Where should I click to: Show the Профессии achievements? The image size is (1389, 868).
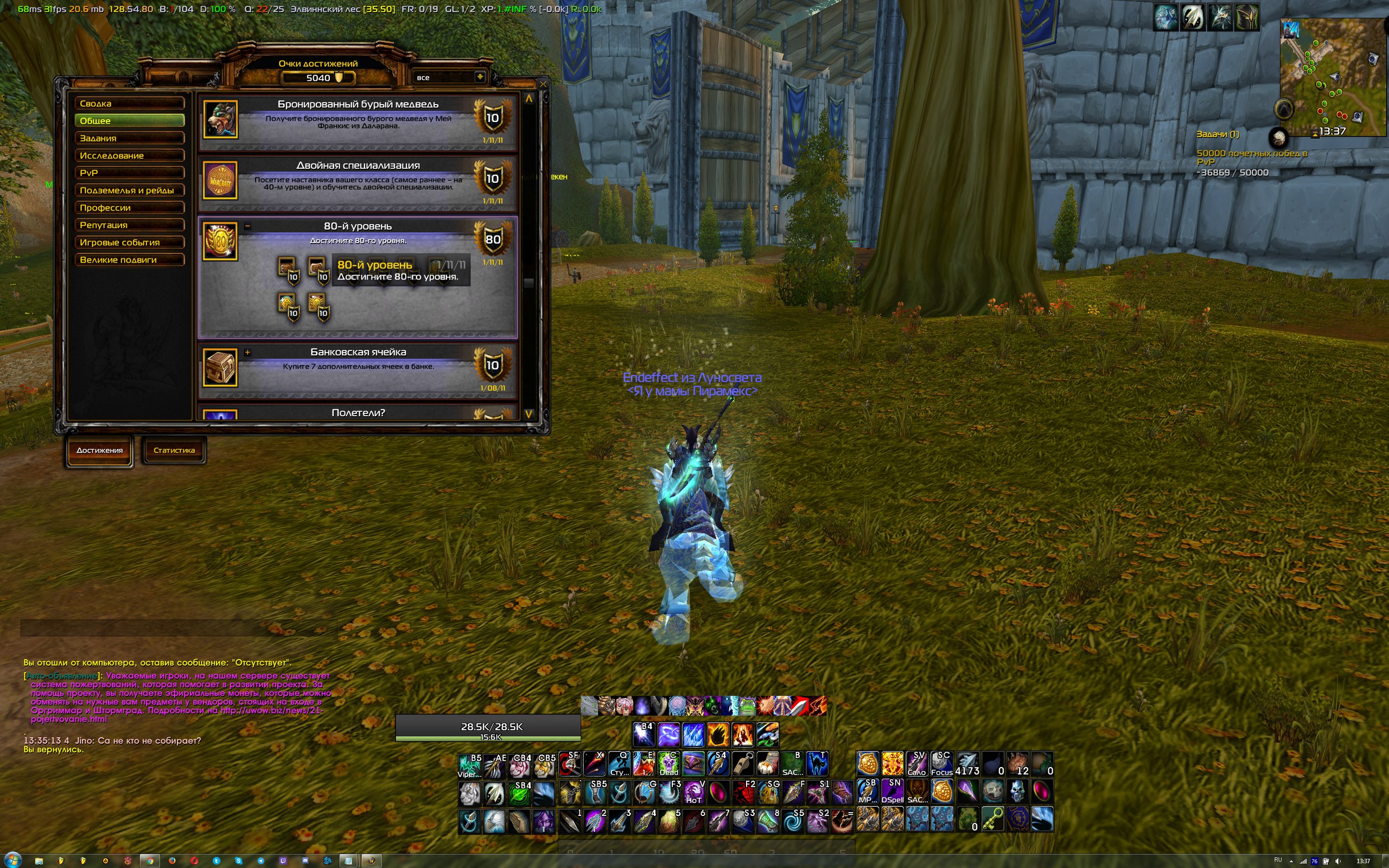[129, 208]
